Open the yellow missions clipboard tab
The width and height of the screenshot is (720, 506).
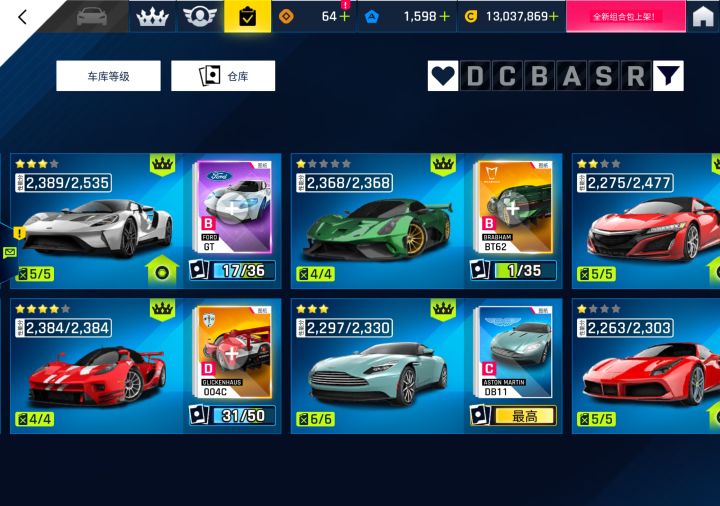247,17
